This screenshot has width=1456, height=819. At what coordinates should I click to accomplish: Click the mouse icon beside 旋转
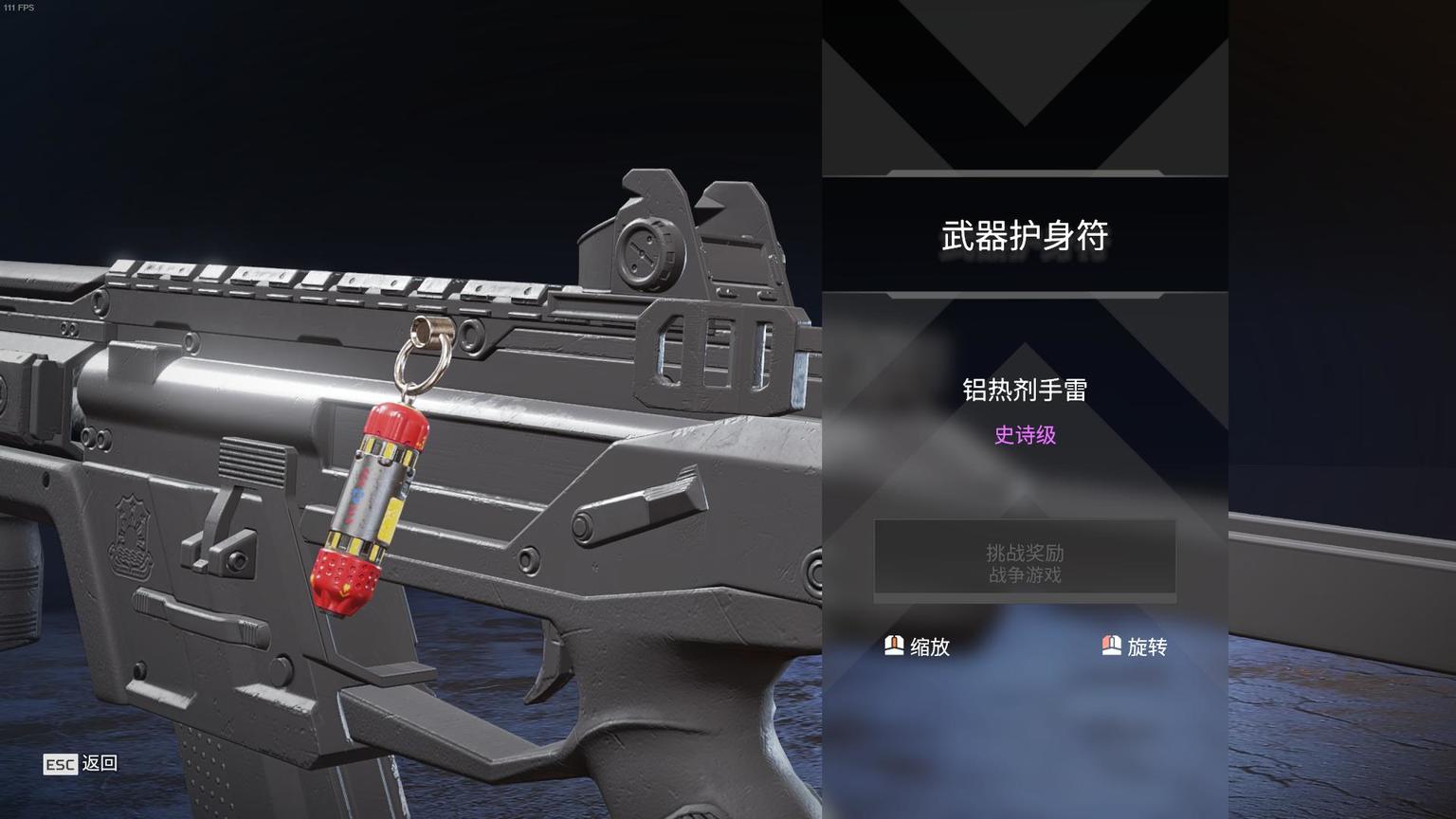pyautogui.click(x=1111, y=646)
